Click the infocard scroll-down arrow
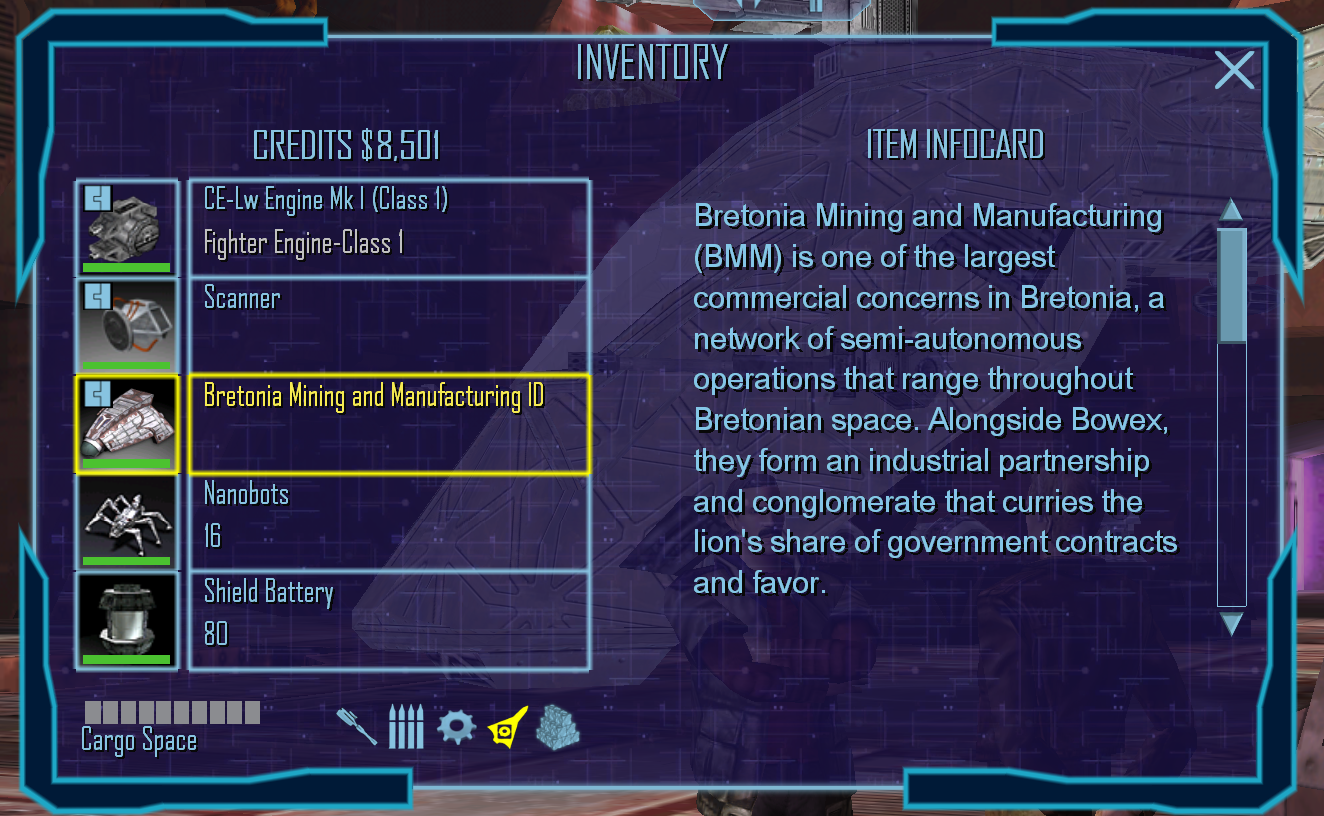 pyautogui.click(x=1232, y=624)
